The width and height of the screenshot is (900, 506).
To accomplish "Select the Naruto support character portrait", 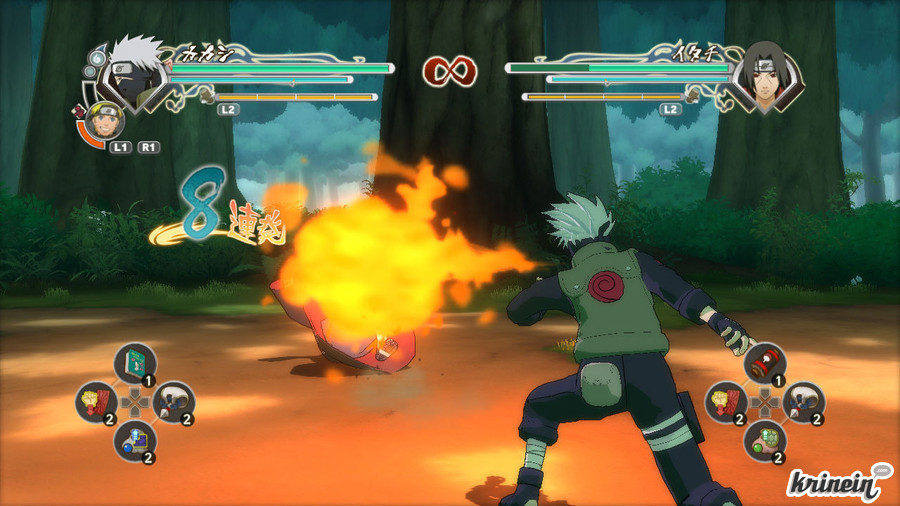I will [x=104, y=121].
